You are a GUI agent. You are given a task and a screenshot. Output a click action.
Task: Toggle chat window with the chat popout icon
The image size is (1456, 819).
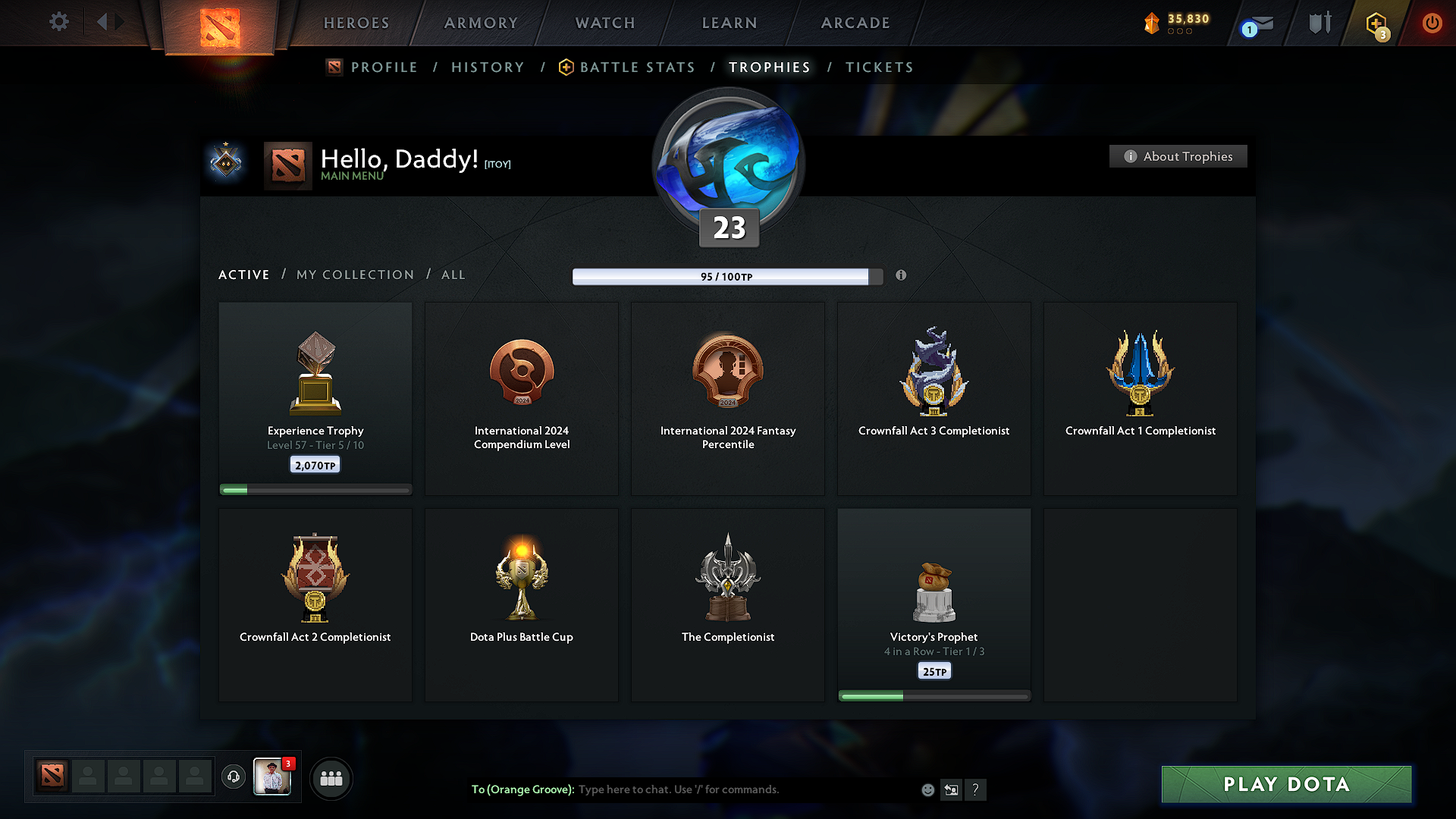pyautogui.click(x=952, y=789)
